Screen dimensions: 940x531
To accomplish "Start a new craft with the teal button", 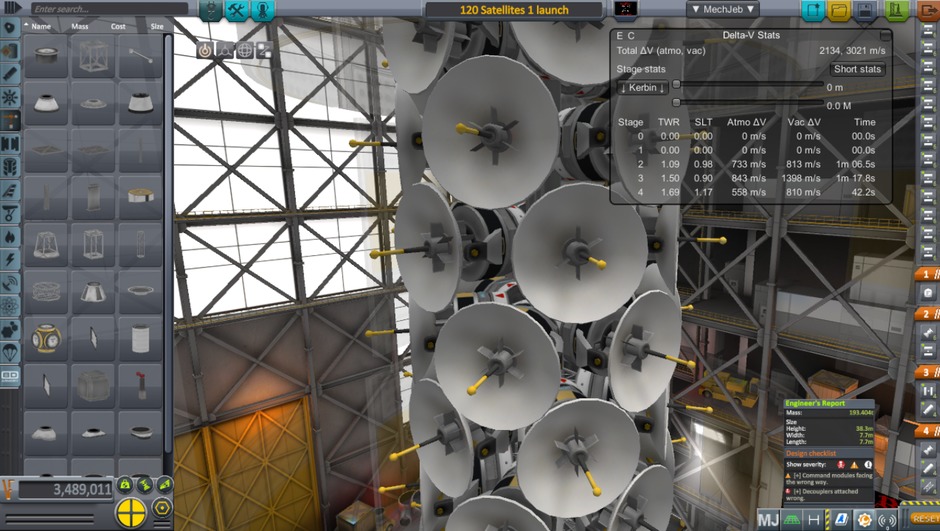I will pos(812,11).
